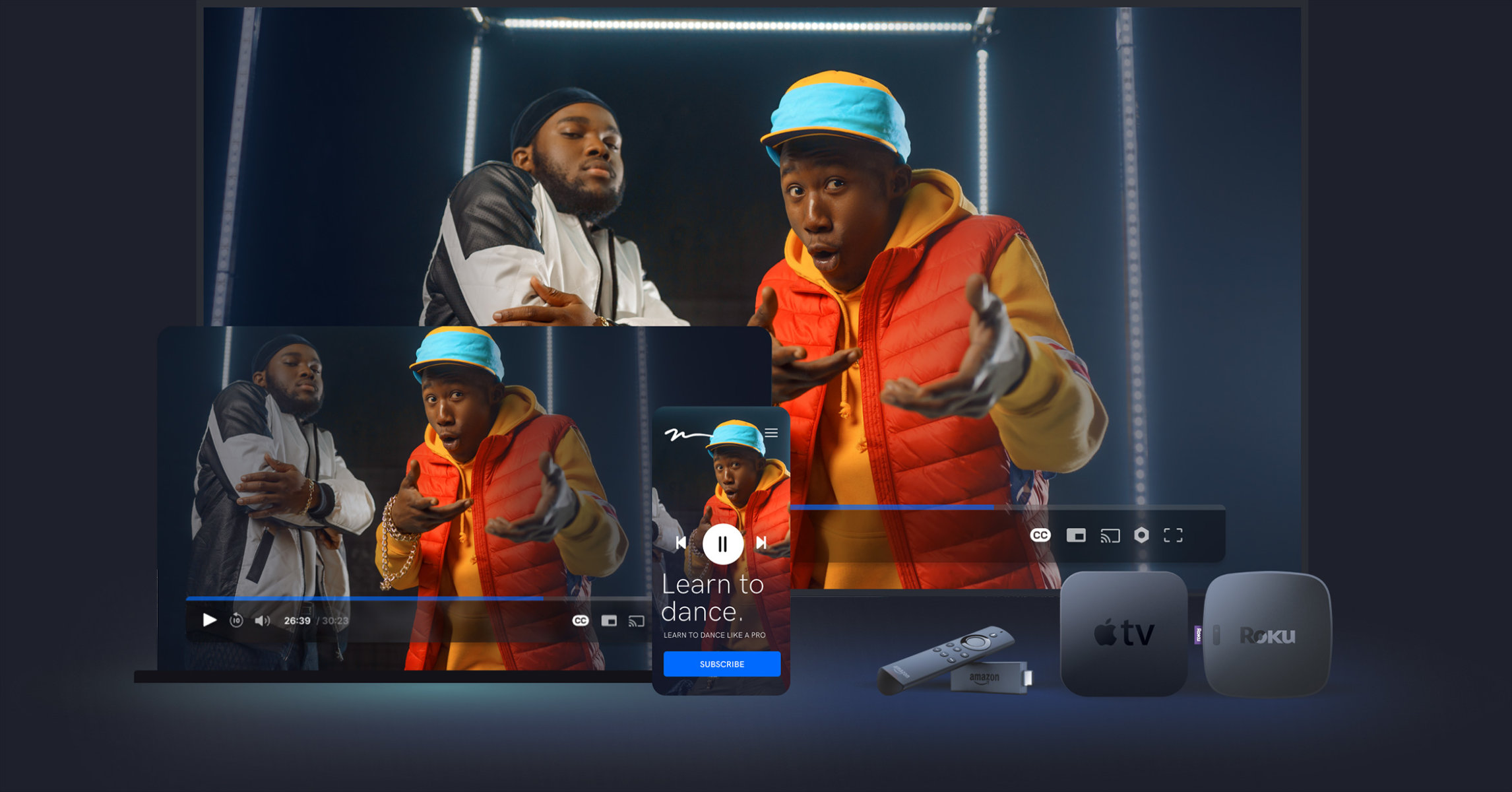Cast the laptop video to a device

637,620
